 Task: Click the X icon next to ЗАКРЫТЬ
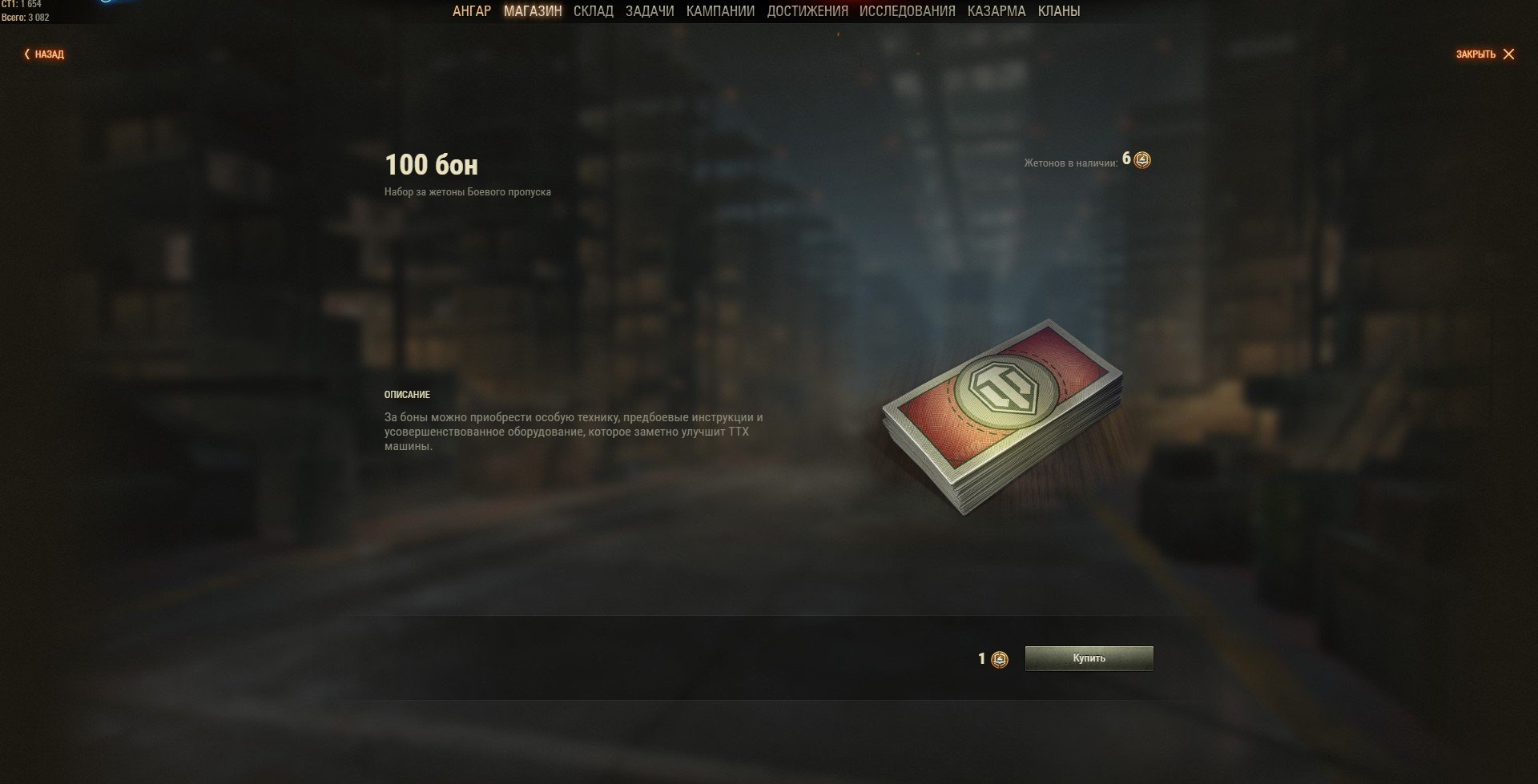pyautogui.click(x=1511, y=54)
